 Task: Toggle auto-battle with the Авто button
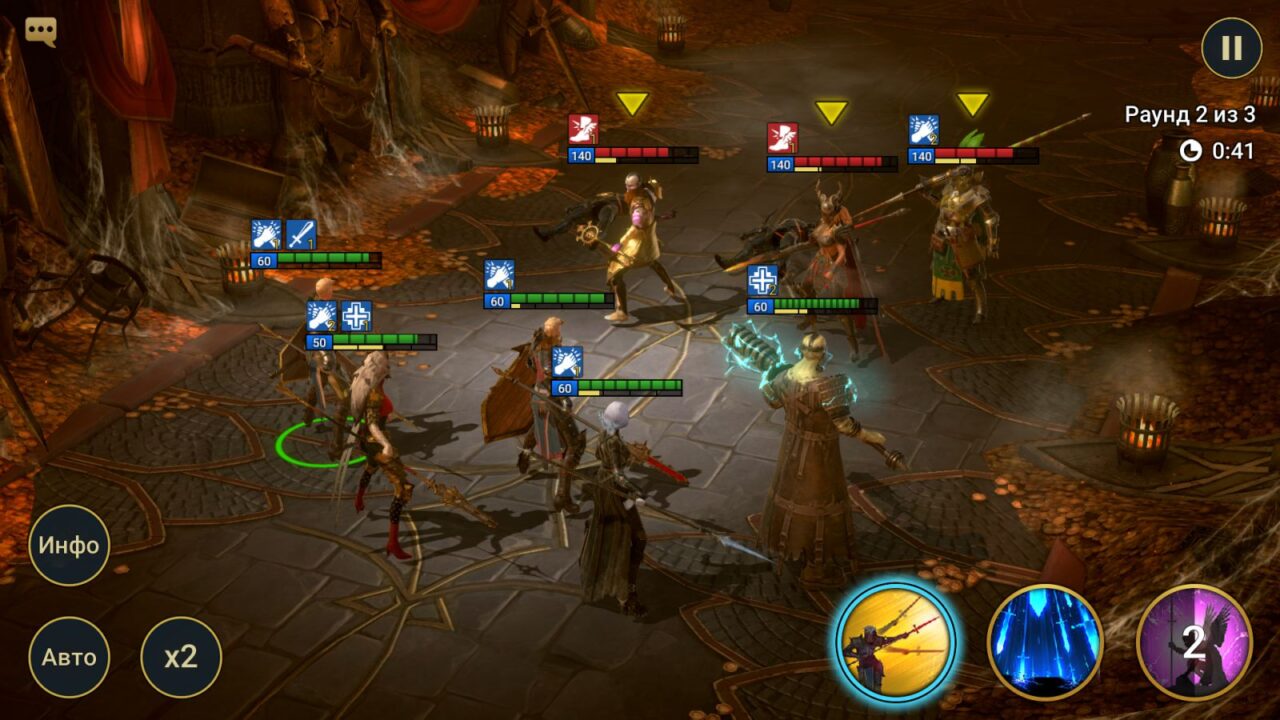[69, 657]
